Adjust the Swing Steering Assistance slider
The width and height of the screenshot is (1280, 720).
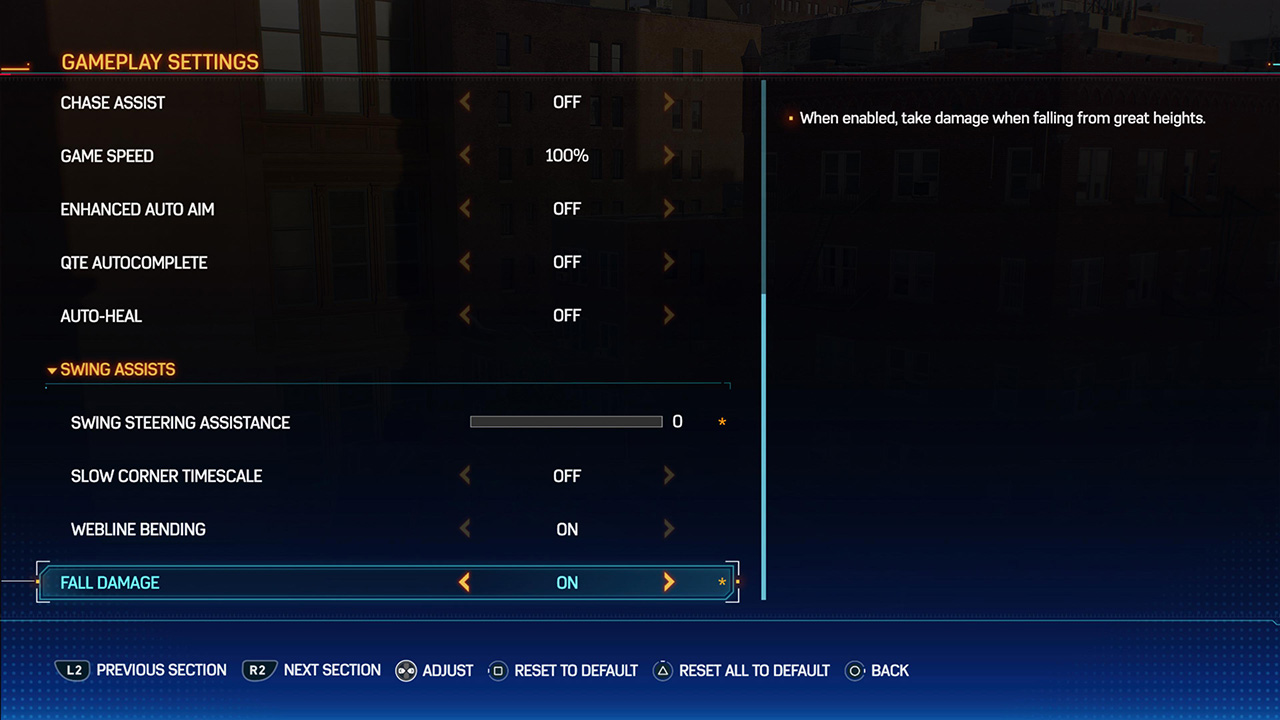[566, 422]
